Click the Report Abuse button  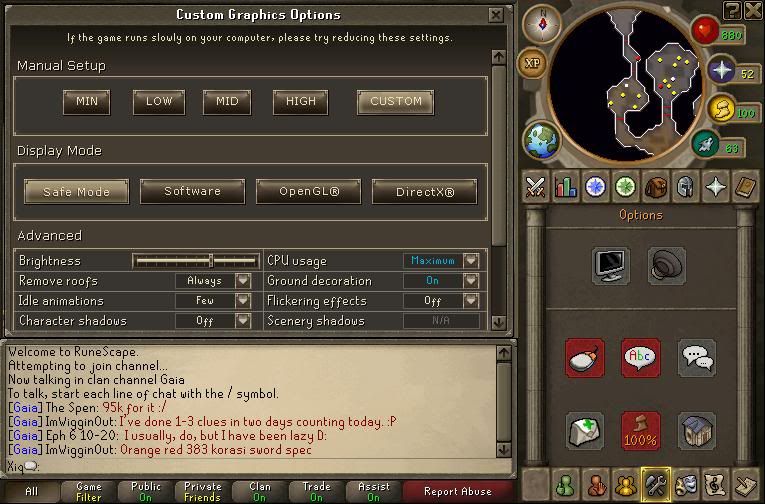457,491
